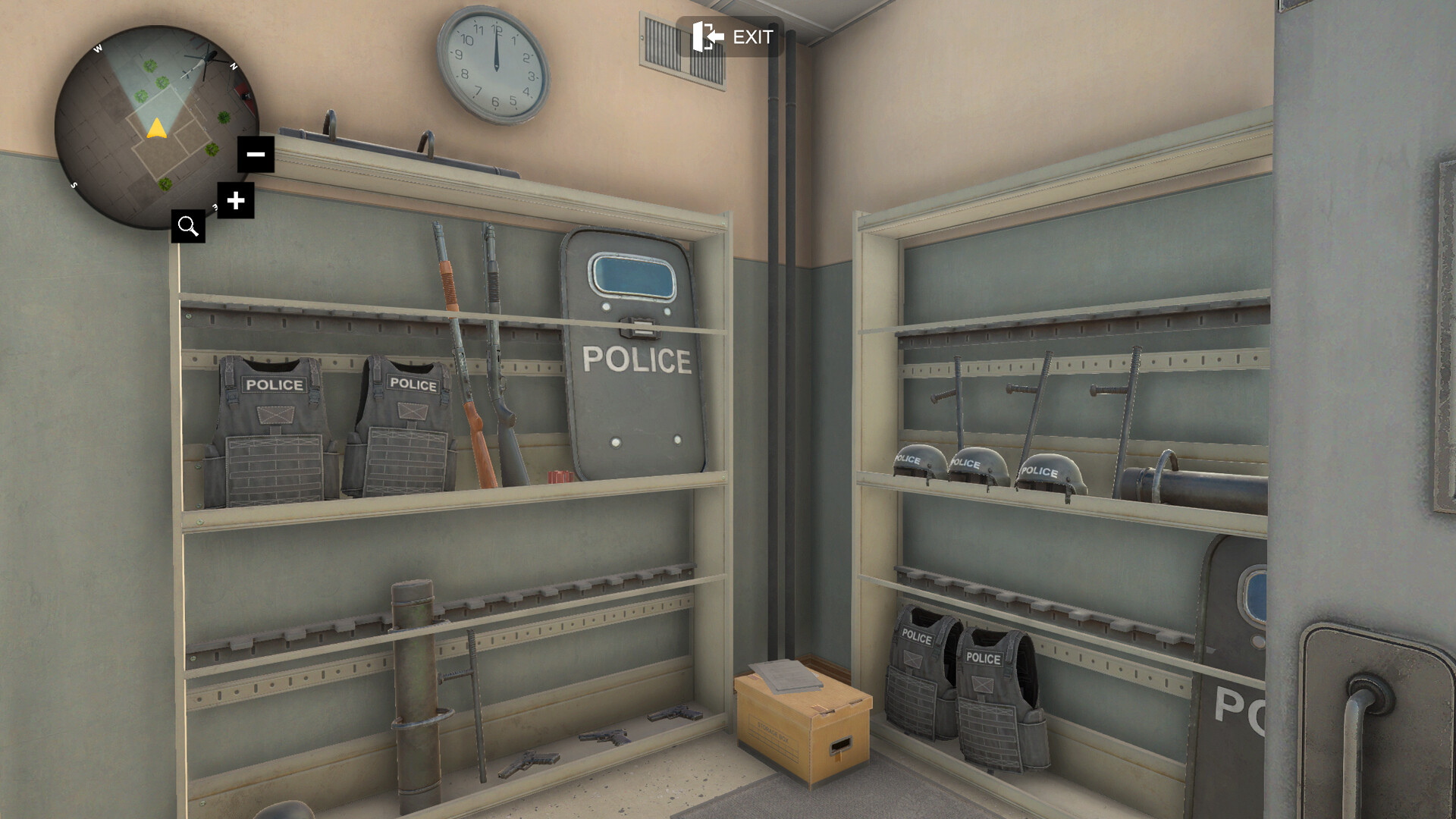This screenshot has width=1456, height=819.
Task: Zoom the minimap in with the plus button
Action: coord(236,201)
